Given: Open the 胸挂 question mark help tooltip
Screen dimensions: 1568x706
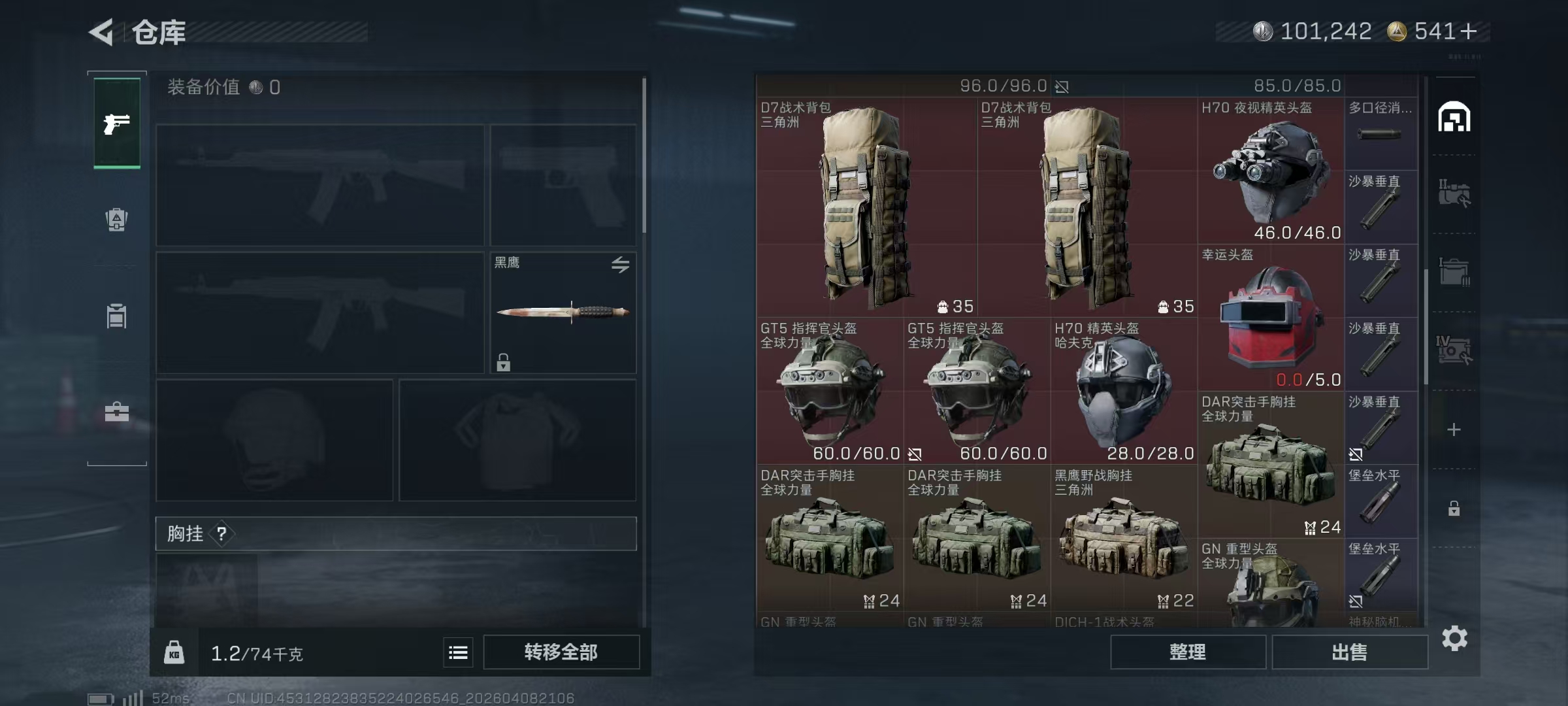Looking at the screenshot, I should click(x=223, y=533).
